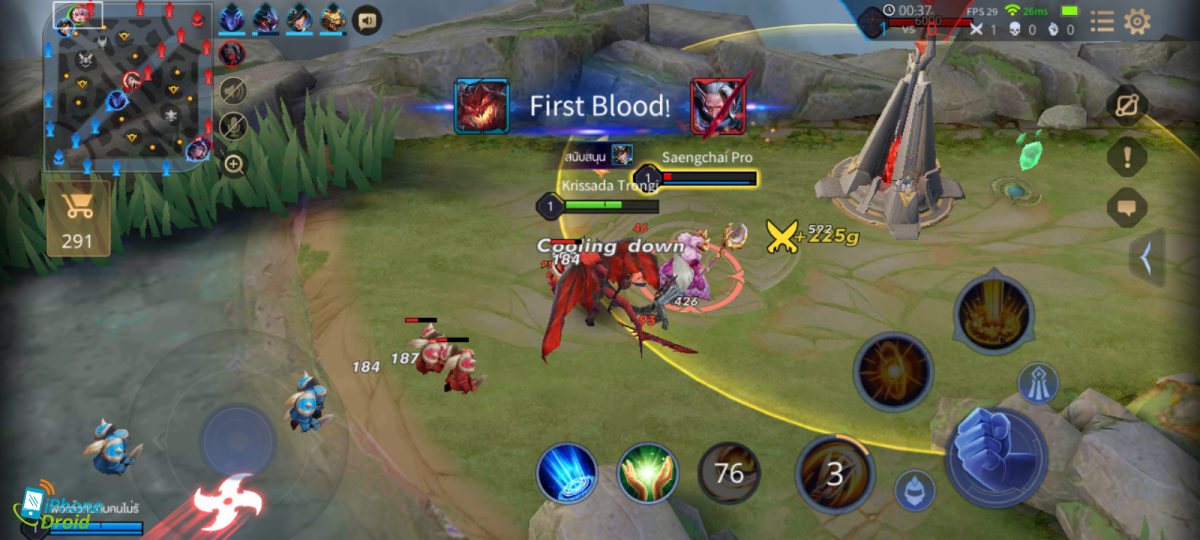Image resolution: width=1200 pixels, height=540 pixels.
Task: Toggle the voice chat speaker button
Action: pos(367,19)
